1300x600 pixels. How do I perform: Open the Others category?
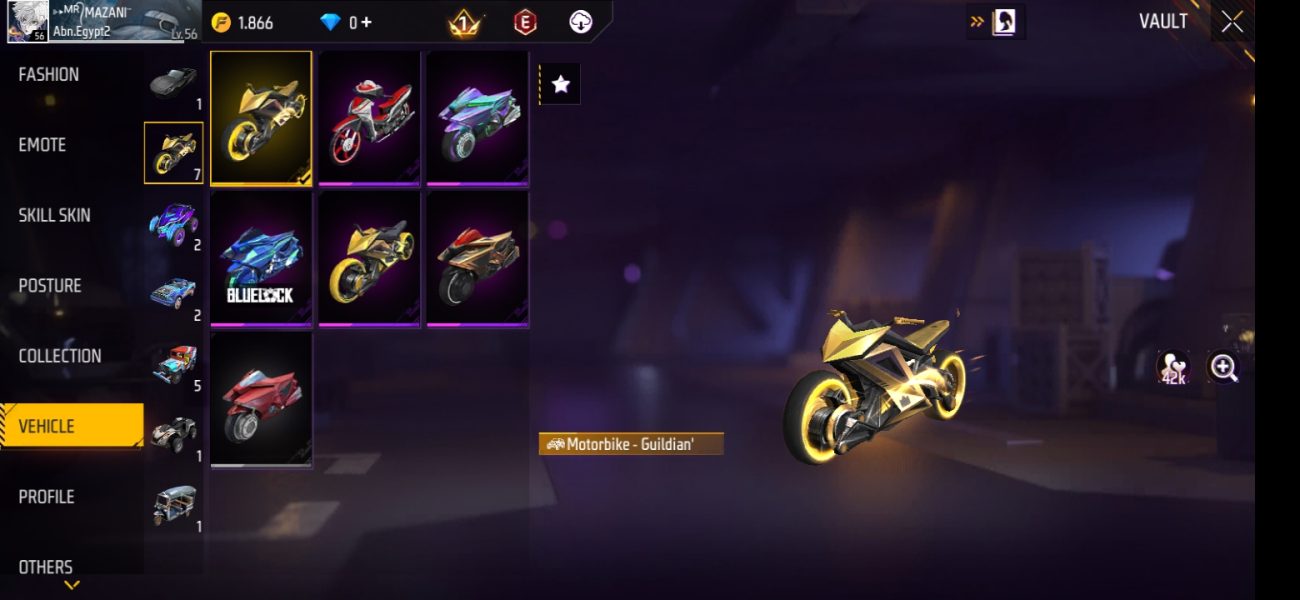point(45,567)
